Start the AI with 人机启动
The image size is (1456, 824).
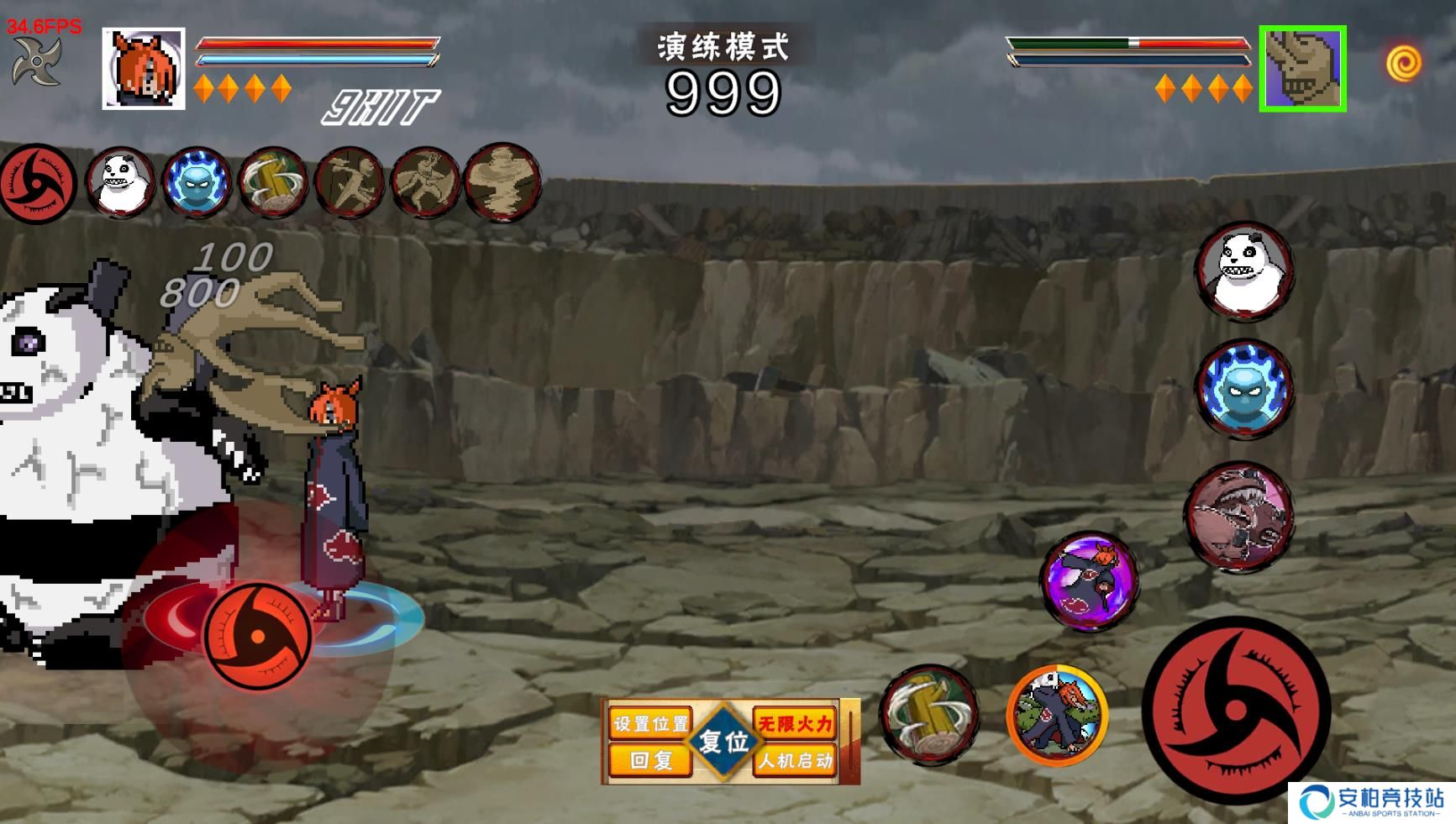click(x=795, y=761)
